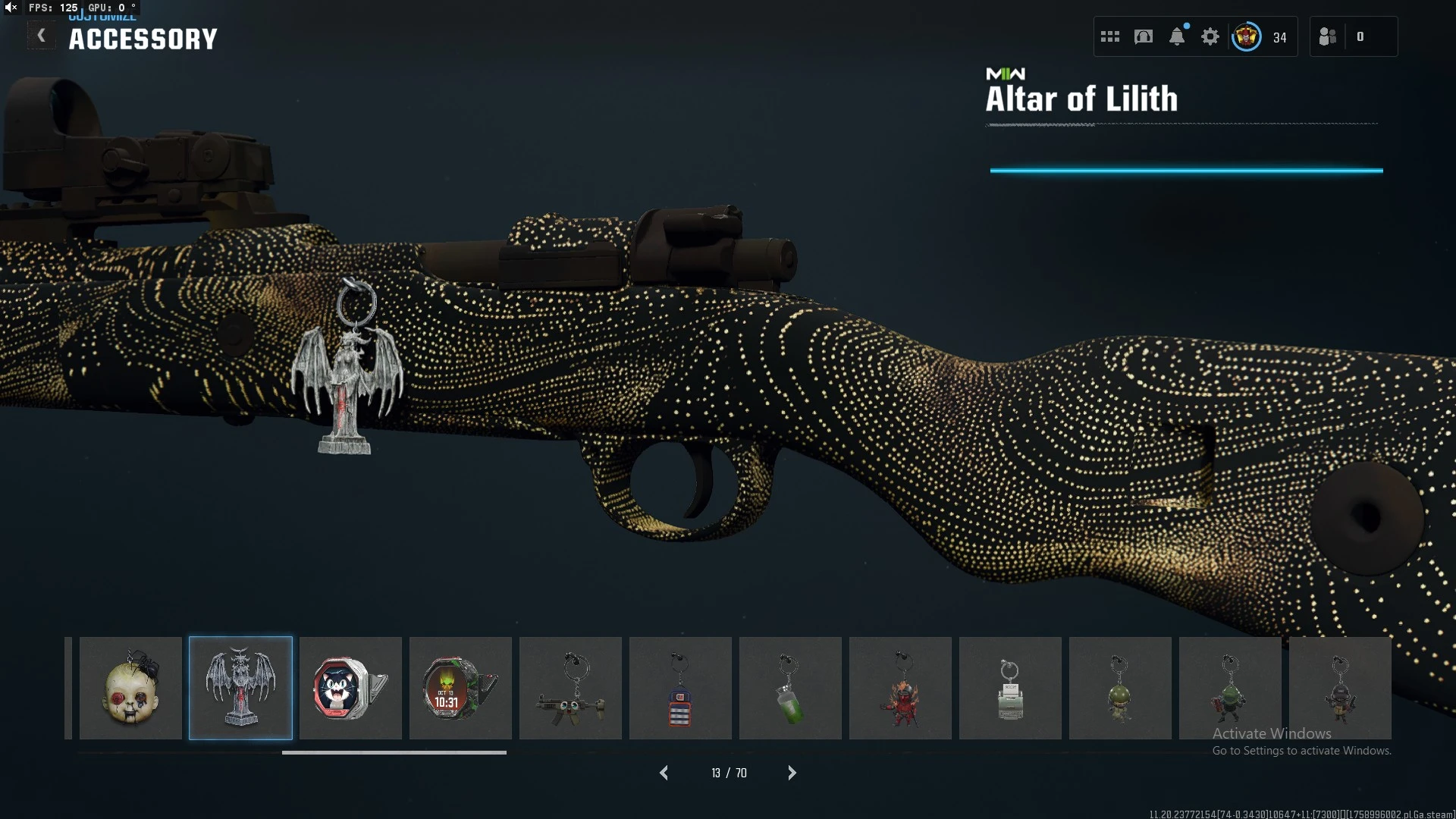Select the black-capped operator charm
Screen dimensions: 1456x819
click(1340, 688)
